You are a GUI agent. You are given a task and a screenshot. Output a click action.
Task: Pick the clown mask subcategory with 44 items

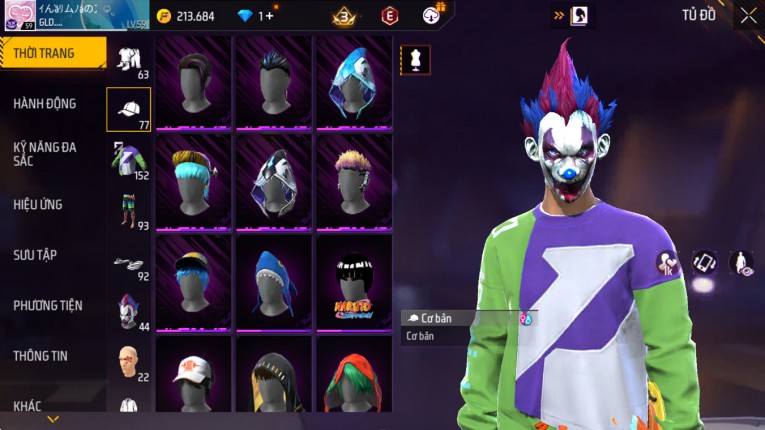pos(128,311)
